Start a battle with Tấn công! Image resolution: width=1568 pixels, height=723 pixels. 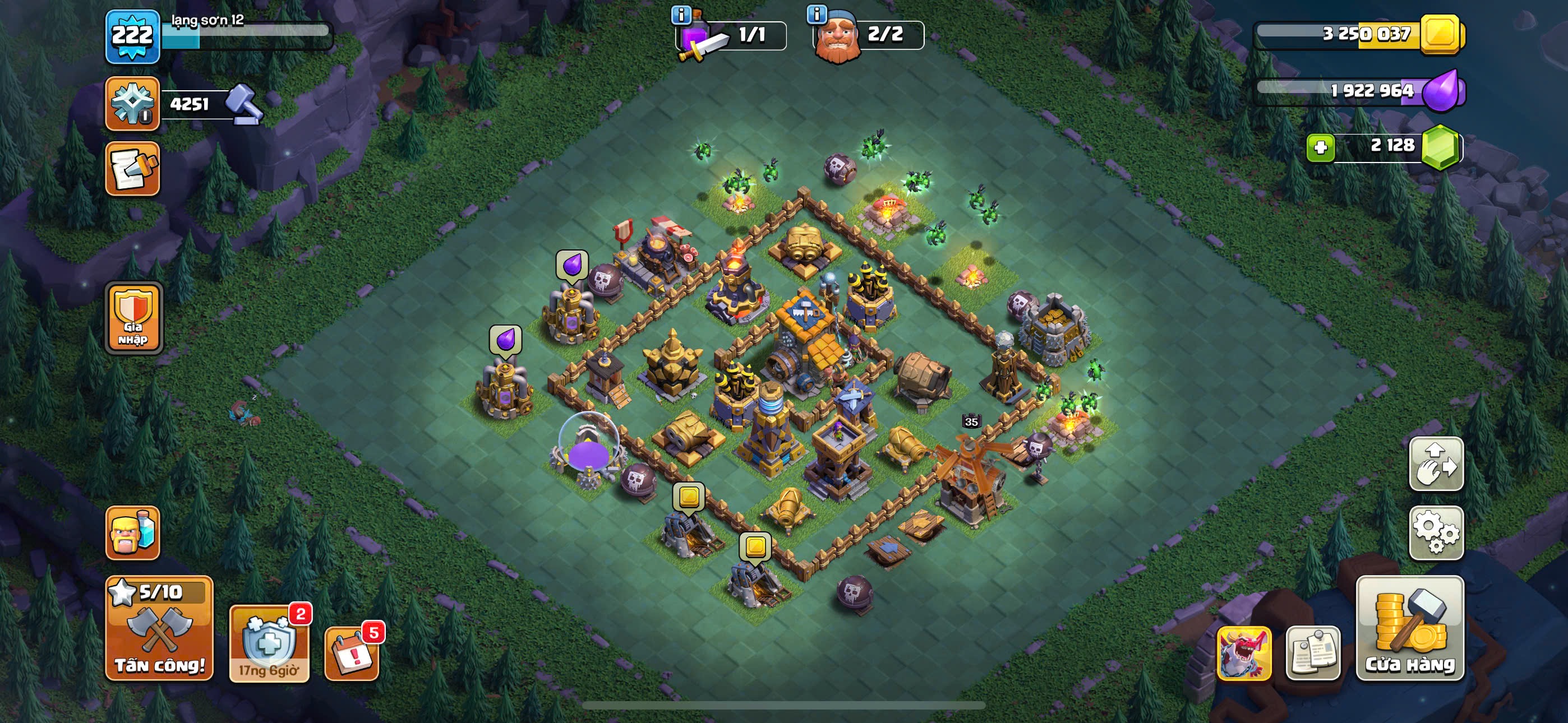tap(159, 628)
